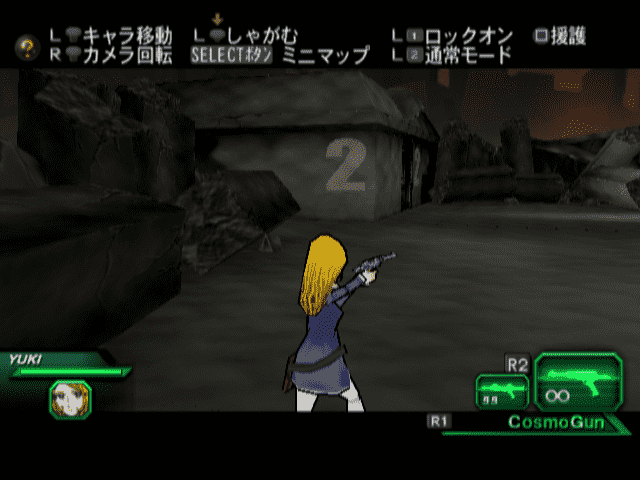The width and height of the screenshot is (640, 480).
Task: Switch to the smaller secondary weapon slot
Action: 501,392
